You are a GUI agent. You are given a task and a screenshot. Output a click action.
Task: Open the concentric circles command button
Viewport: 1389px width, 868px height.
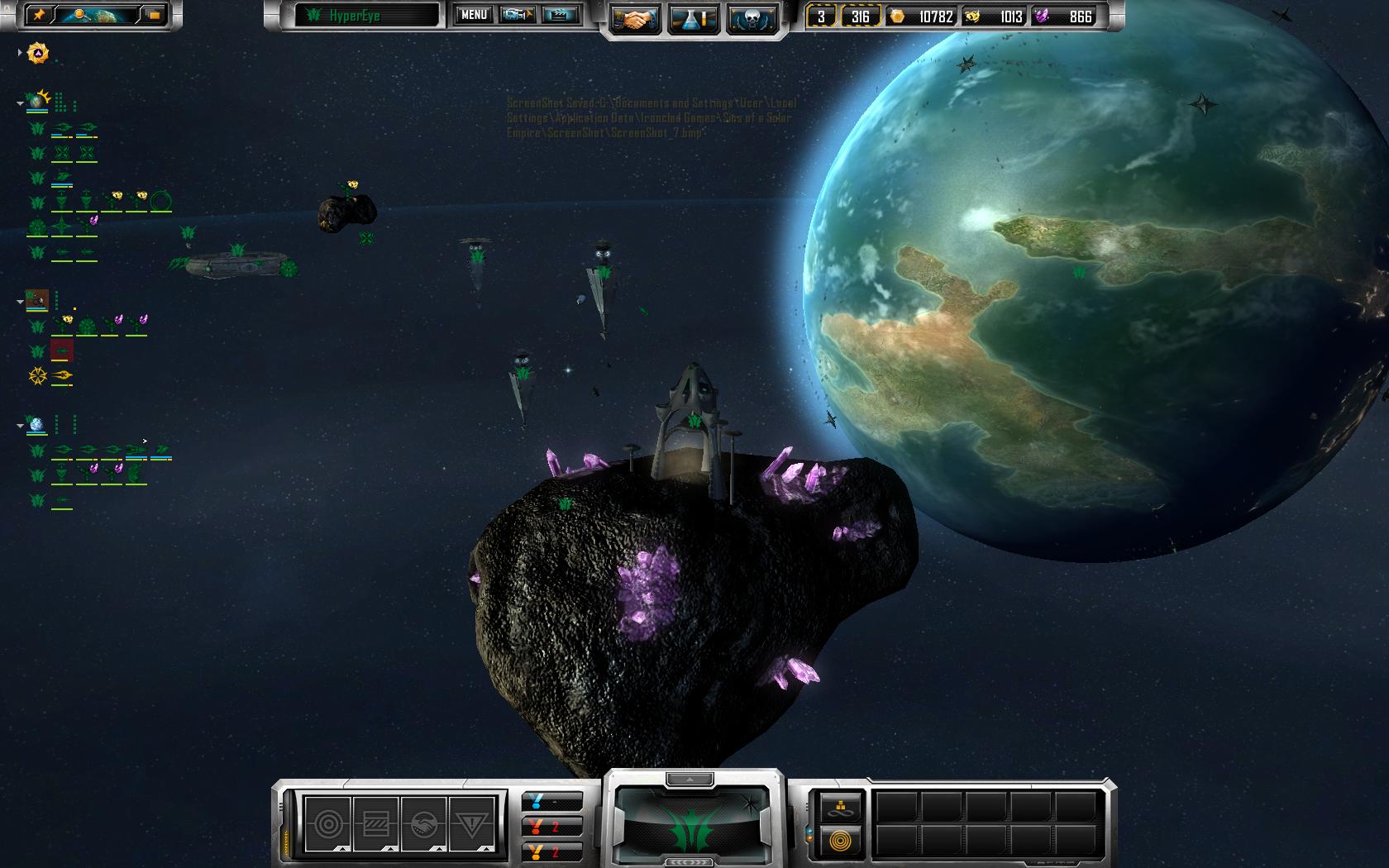327,823
